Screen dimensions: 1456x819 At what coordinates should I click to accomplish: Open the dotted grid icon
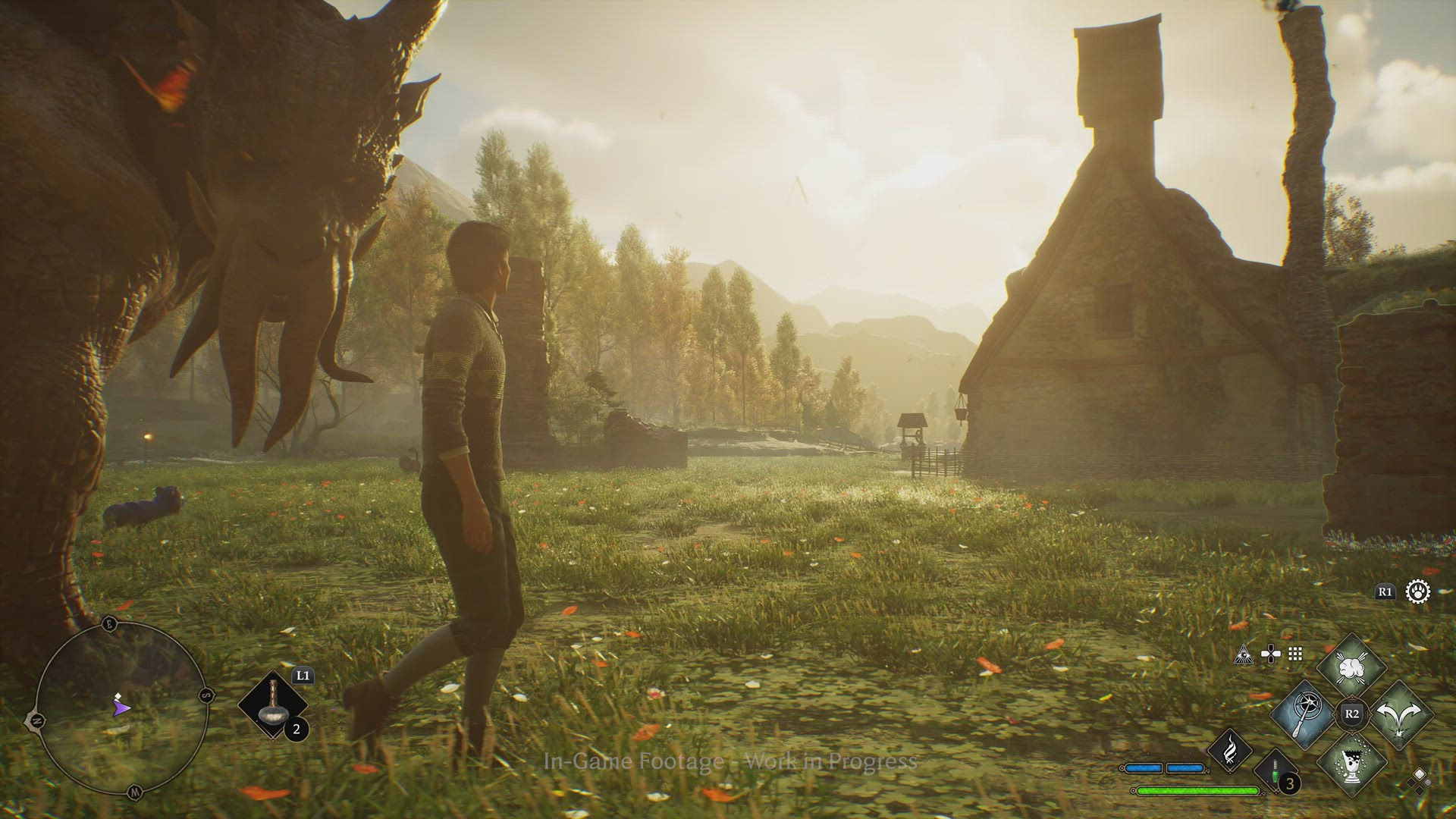pos(1295,654)
